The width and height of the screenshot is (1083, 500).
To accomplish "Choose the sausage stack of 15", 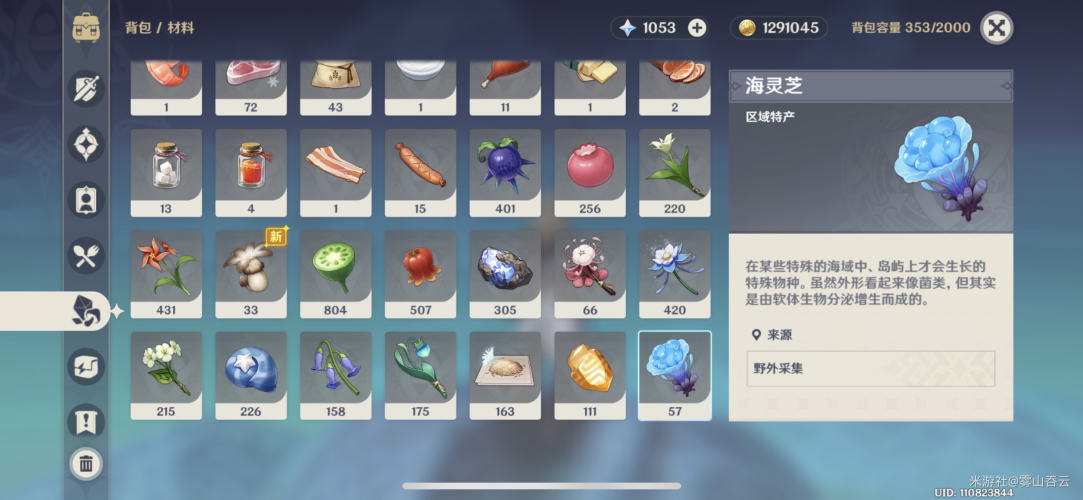I will pos(420,172).
